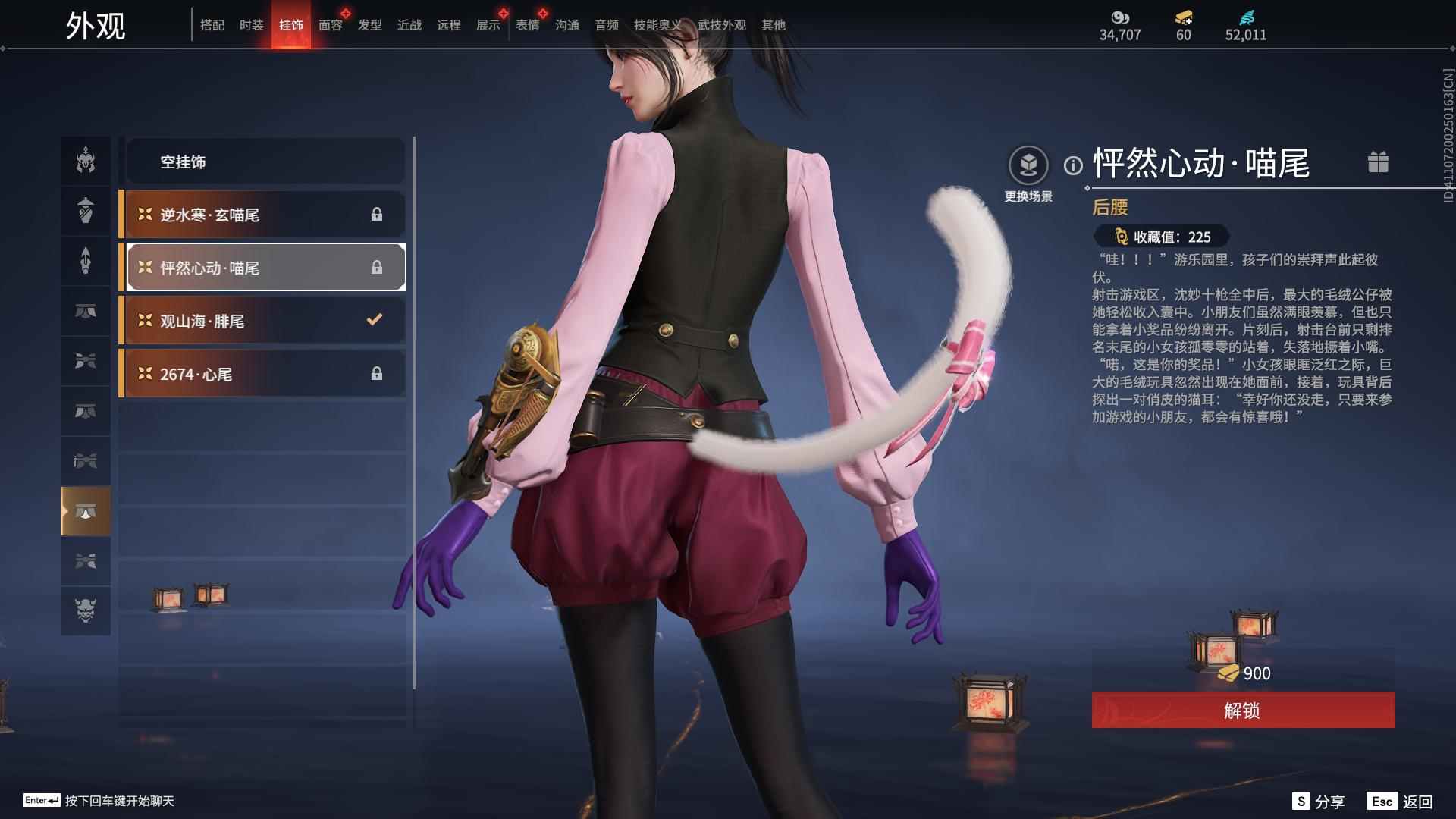
Task: Click the lock icon on 逆水寒·玄喵尾
Action: (x=377, y=215)
